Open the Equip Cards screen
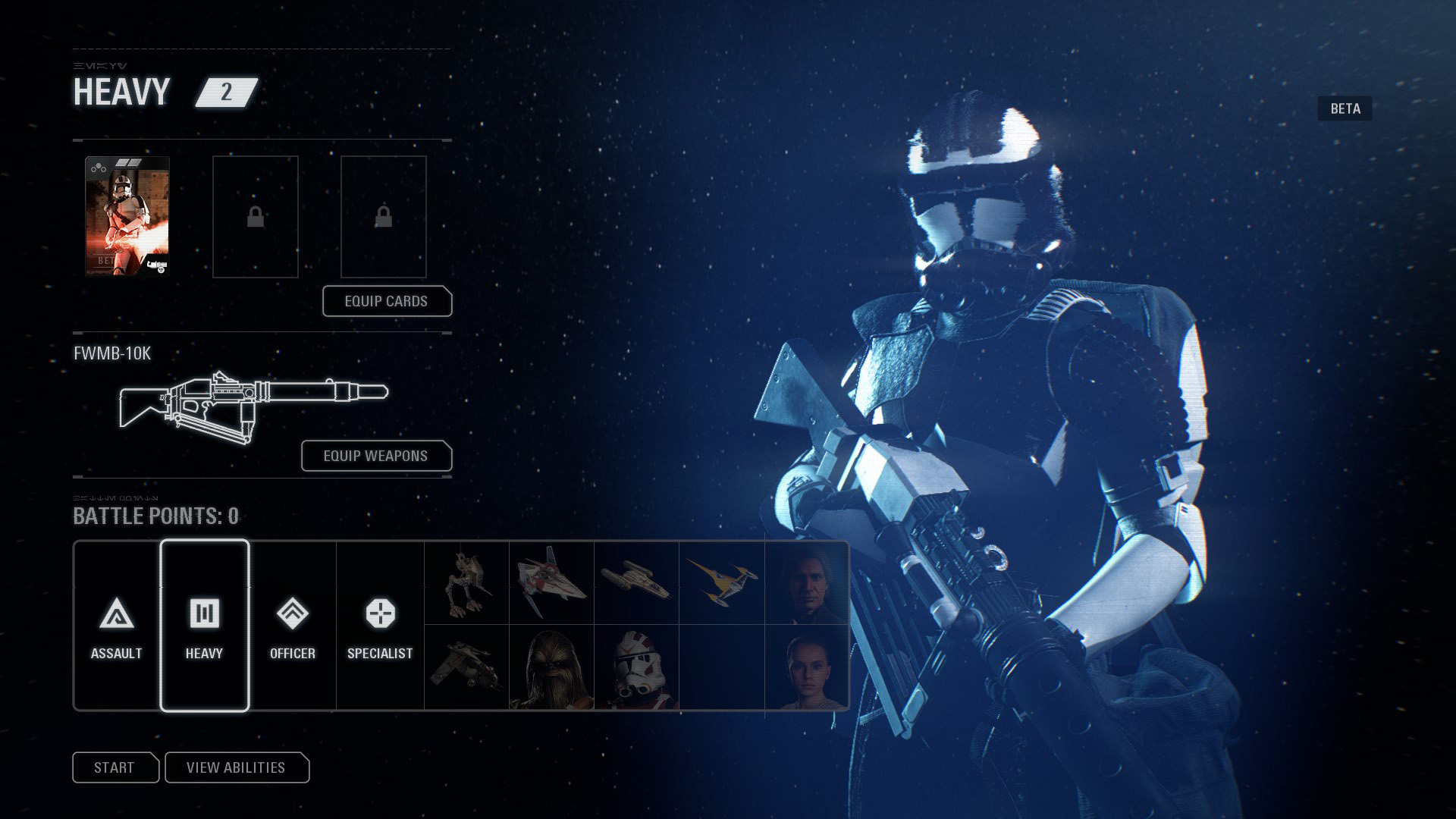This screenshot has width=1456, height=819. 388,301
